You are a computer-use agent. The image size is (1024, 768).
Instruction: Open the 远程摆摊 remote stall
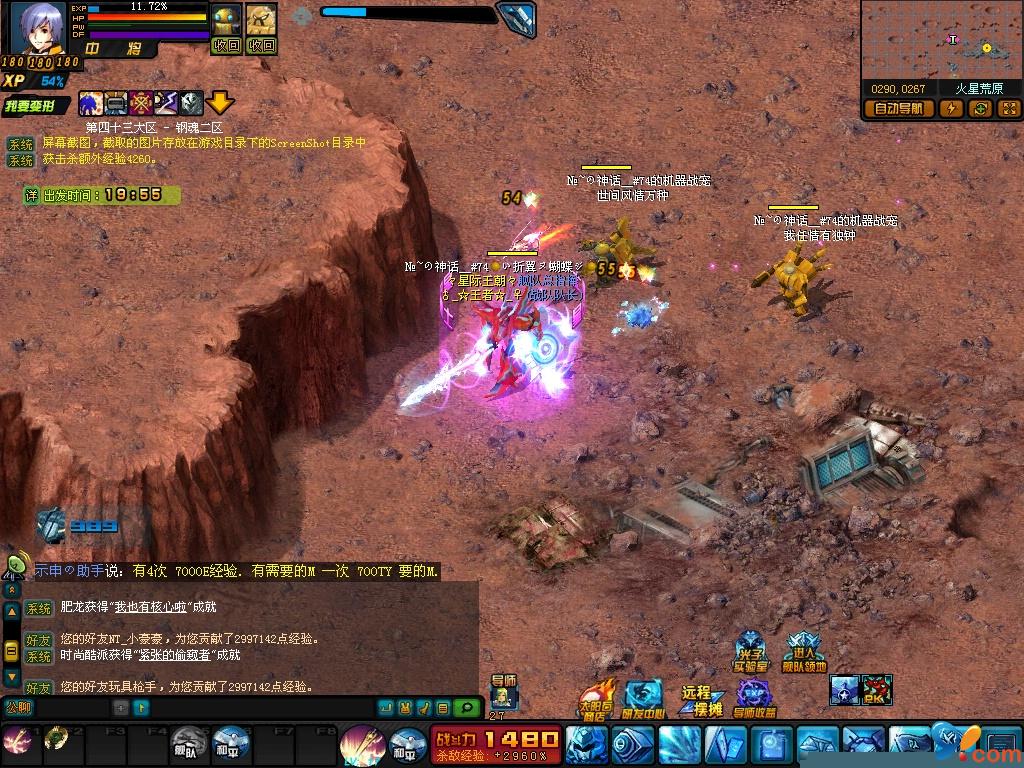click(x=701, y=700)
